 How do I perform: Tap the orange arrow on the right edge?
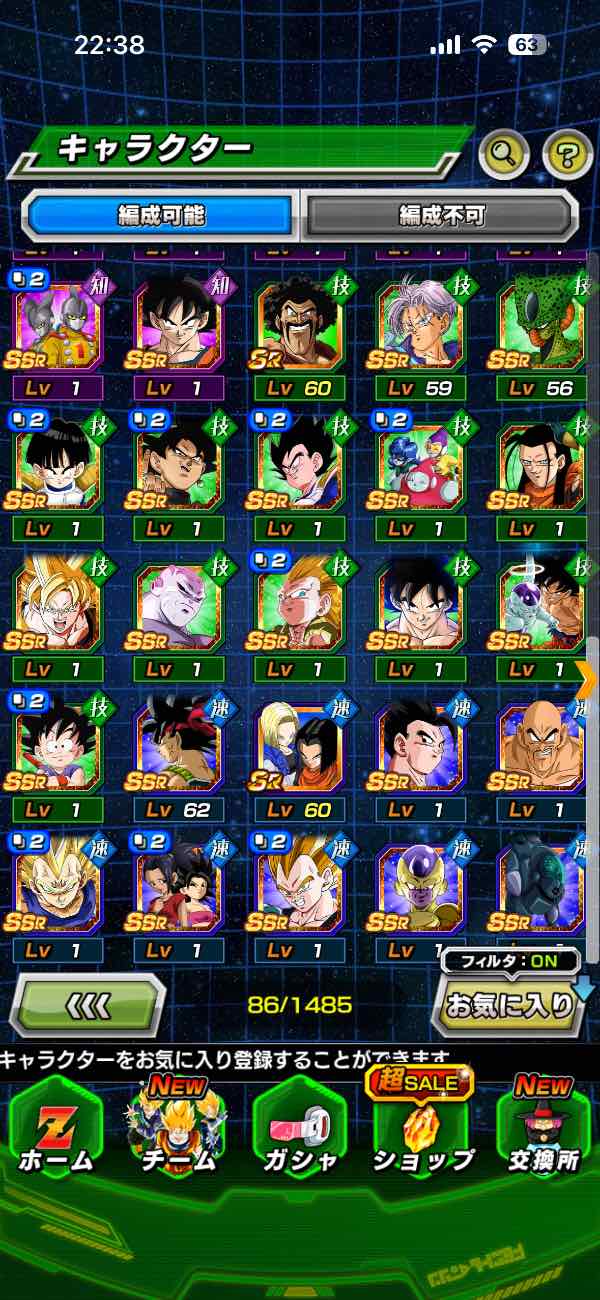point(588,679)
